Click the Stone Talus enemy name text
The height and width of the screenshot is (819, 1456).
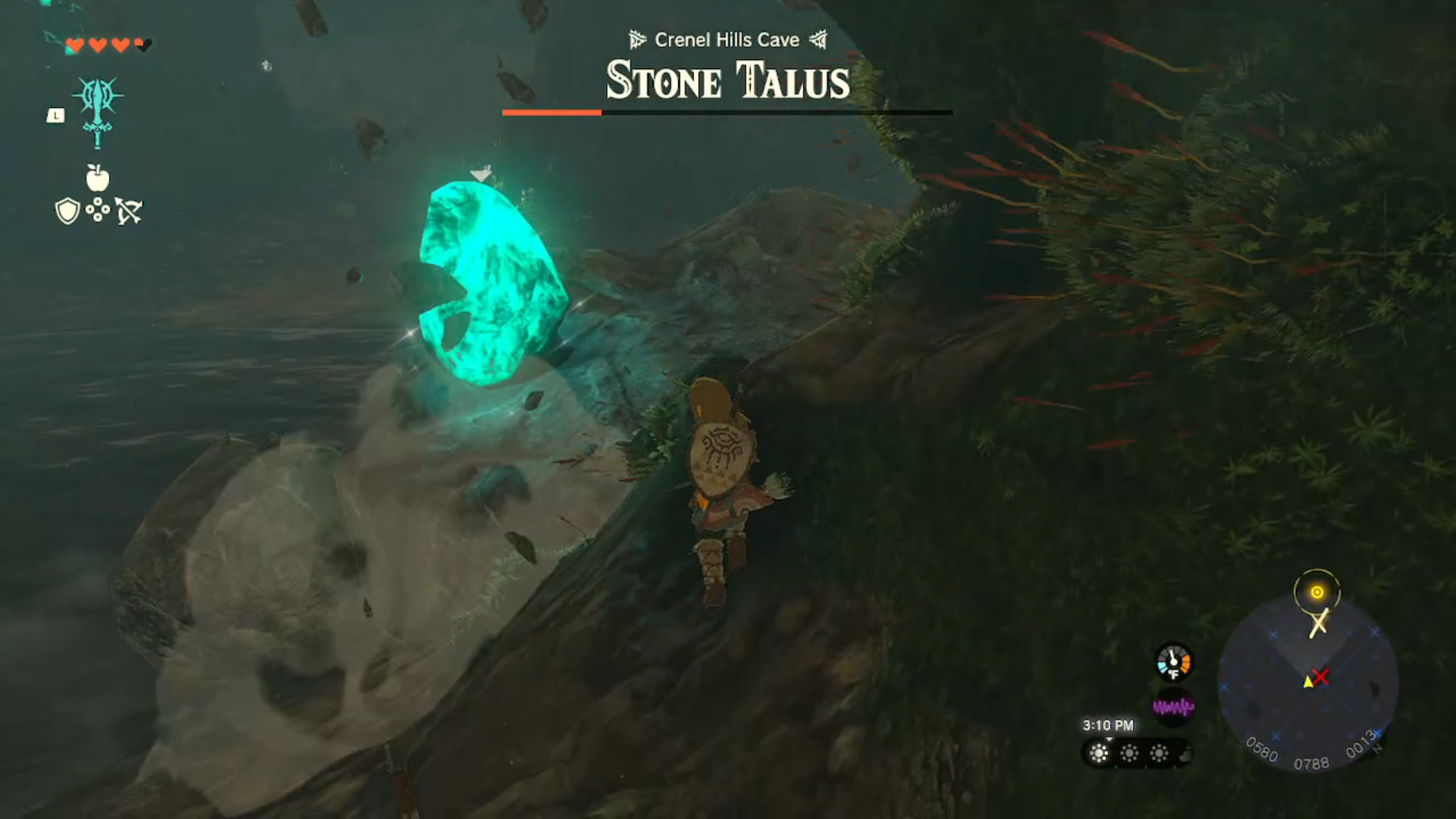[x=726, y=81]
